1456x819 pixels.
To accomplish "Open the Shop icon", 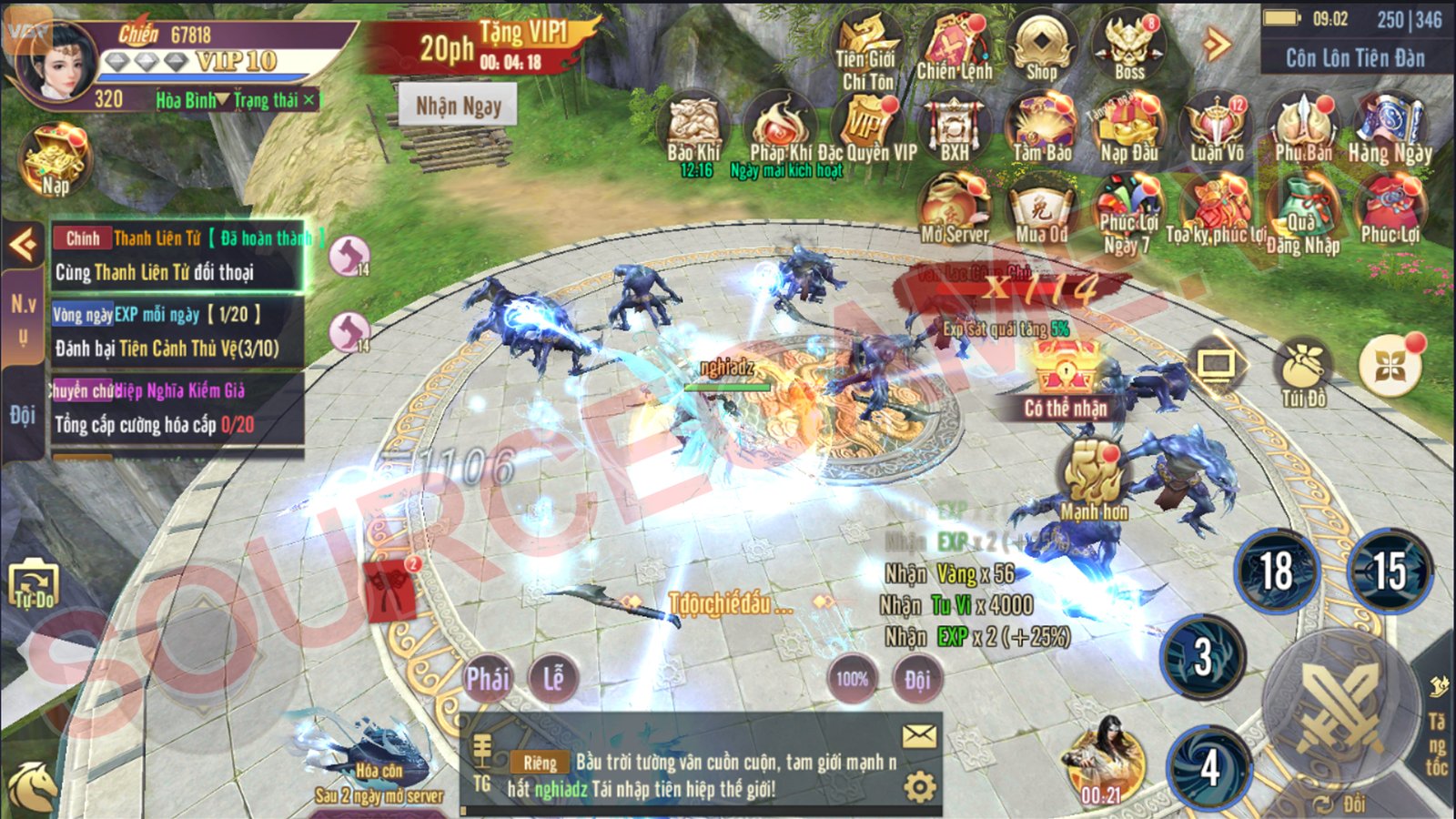I will [1041, 47].
